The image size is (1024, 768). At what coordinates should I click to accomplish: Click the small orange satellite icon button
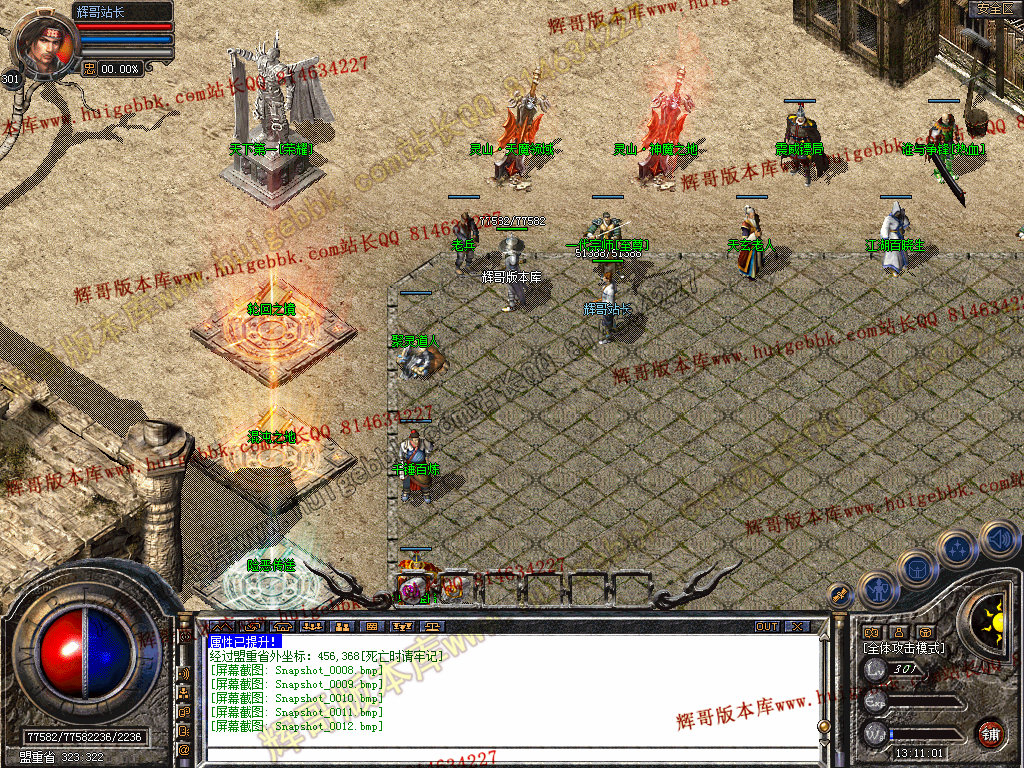(839, 594)
